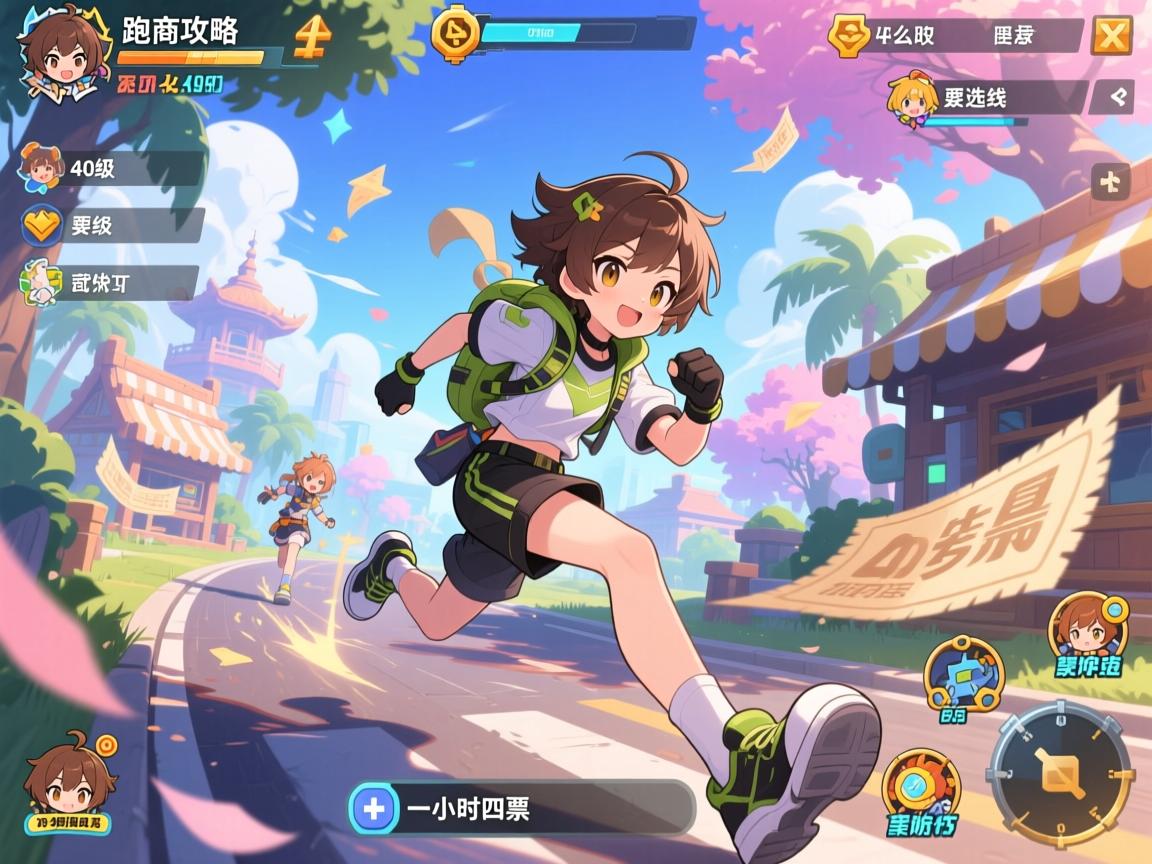Open the gold badge entry at top right
The height and width of the screenshot is (864, 1152).
846,36
